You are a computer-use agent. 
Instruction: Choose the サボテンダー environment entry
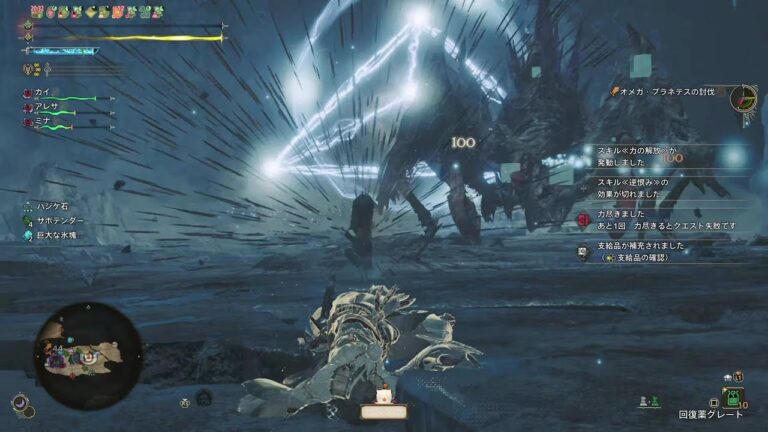click(x=60, y=220)
